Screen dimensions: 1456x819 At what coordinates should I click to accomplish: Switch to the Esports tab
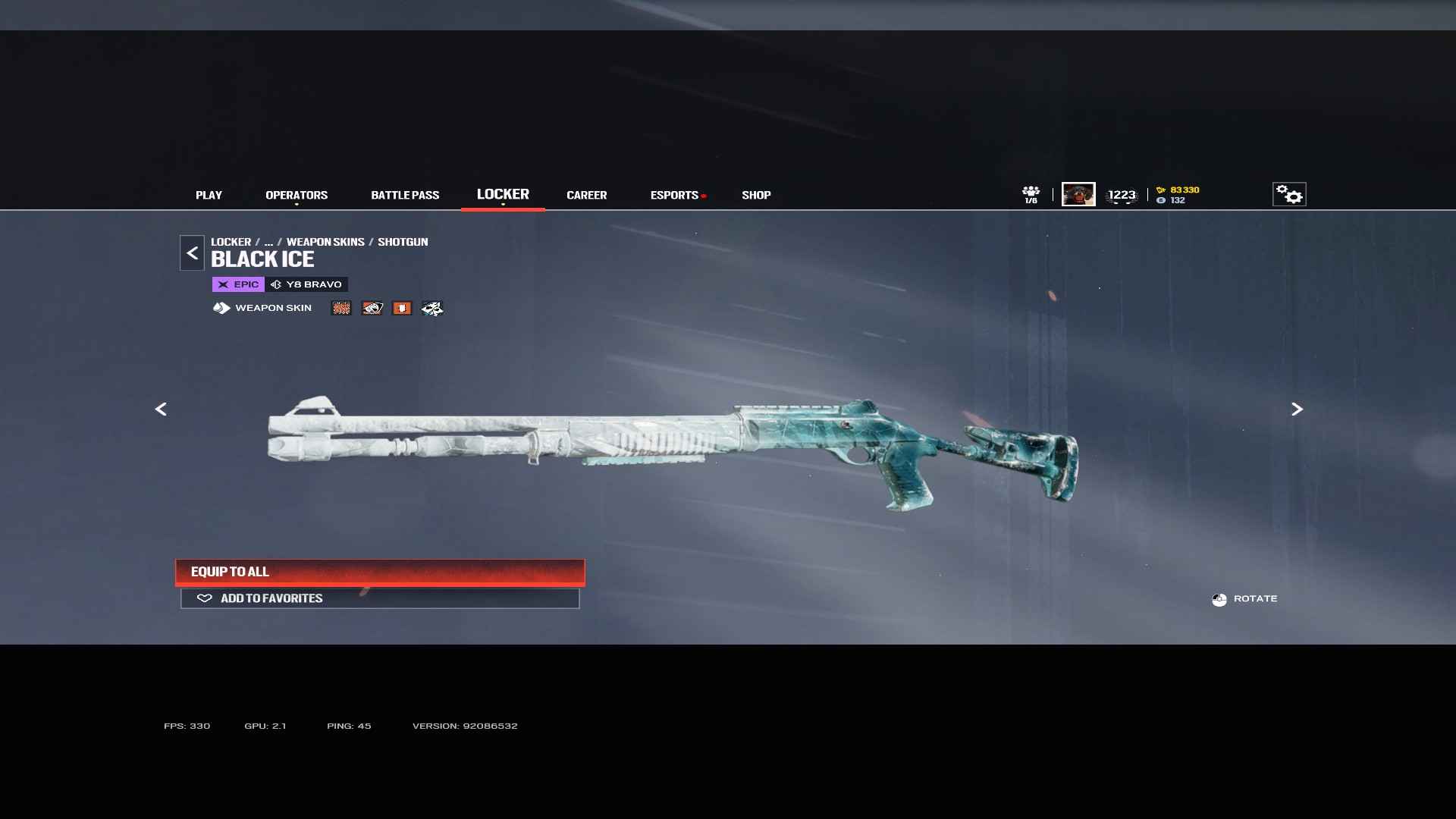674,195
